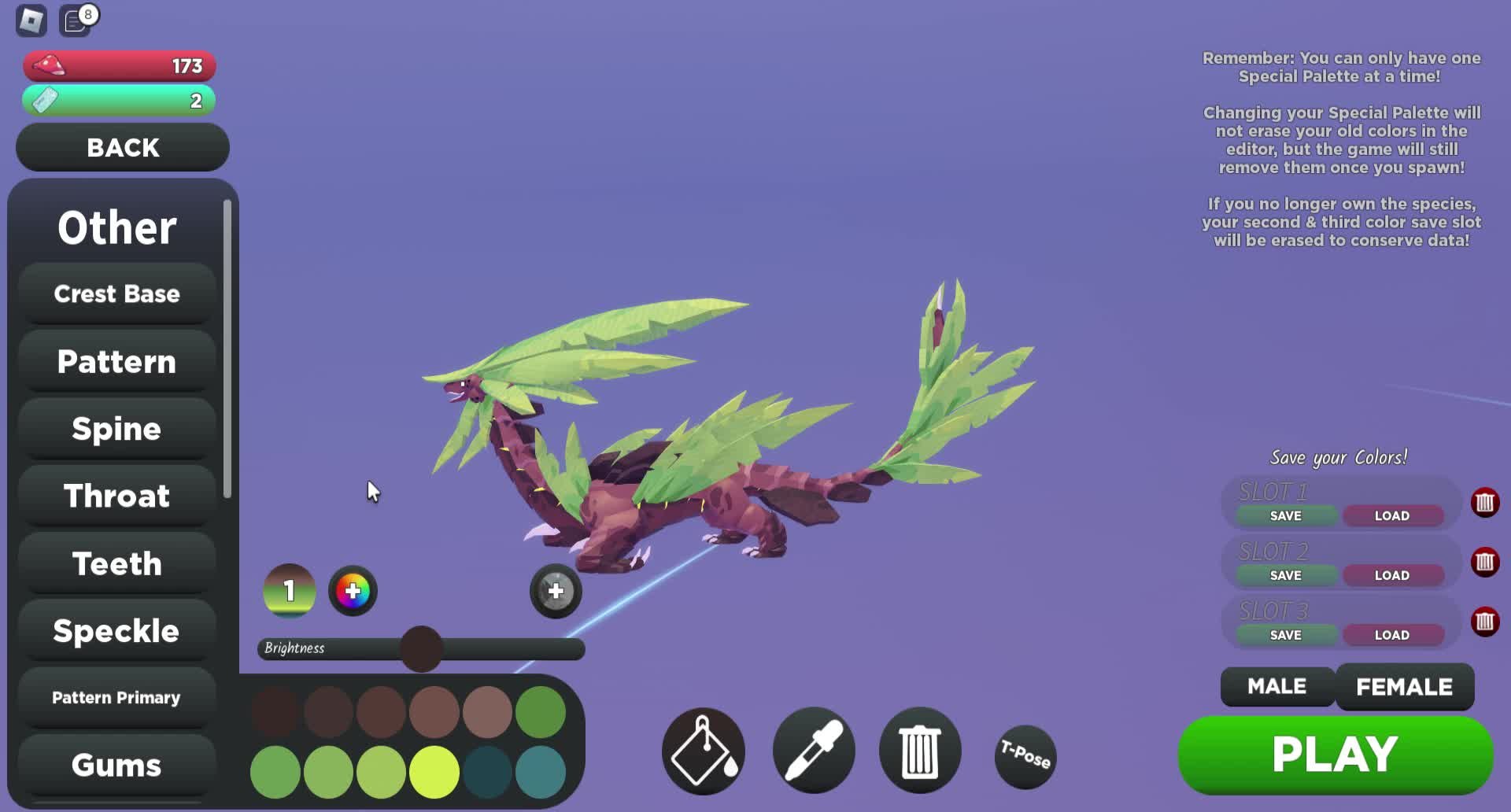Open the Roblox menu icon
The width and height of the screenshot is (1511, 812).
31,20
